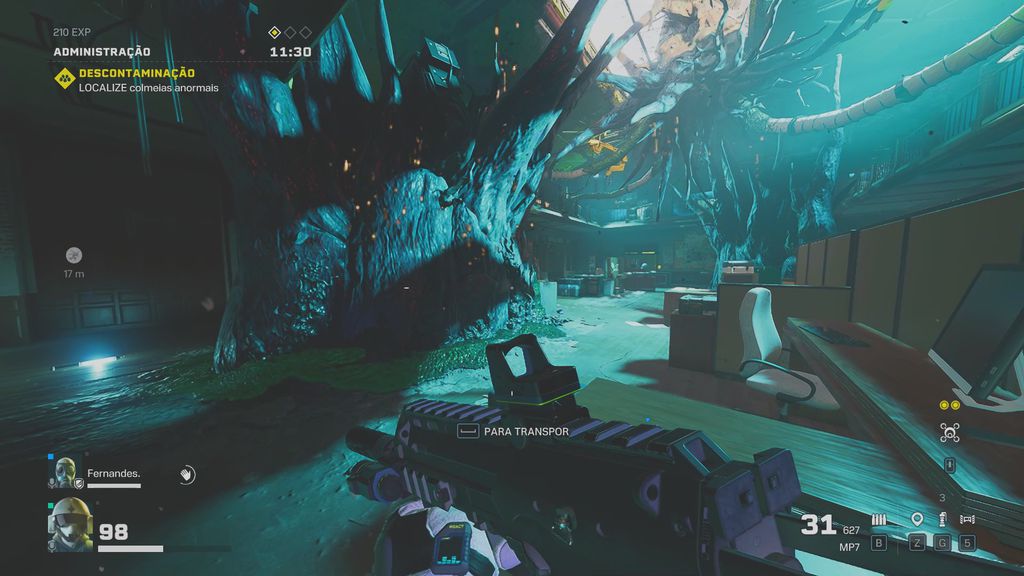
Task: Select the ping location marker icon
Action: [917, 520]
